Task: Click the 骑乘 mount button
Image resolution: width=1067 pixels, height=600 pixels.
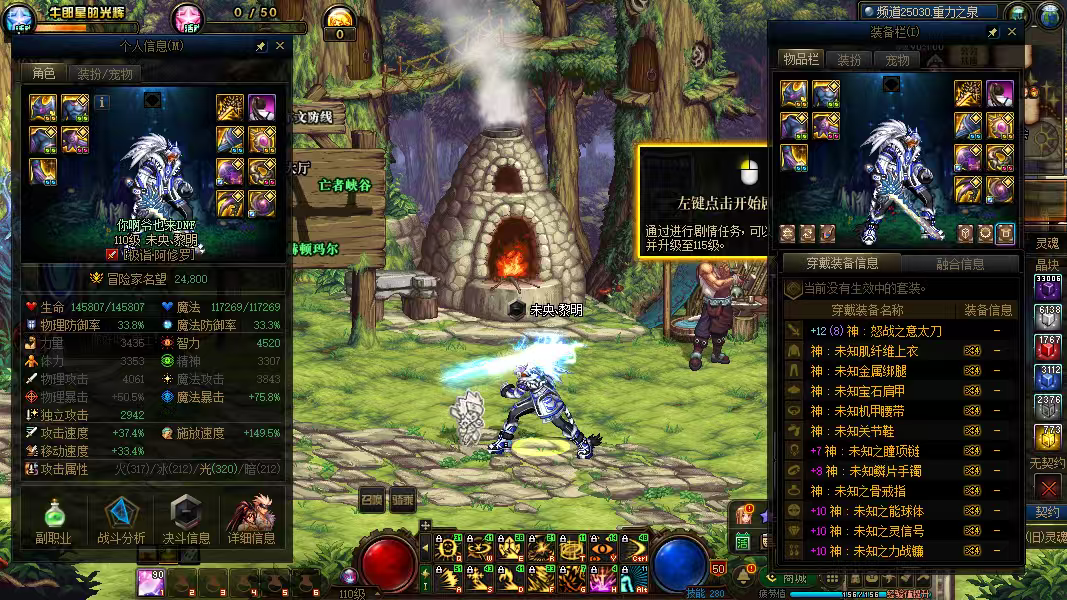Action: pos(402,500)
